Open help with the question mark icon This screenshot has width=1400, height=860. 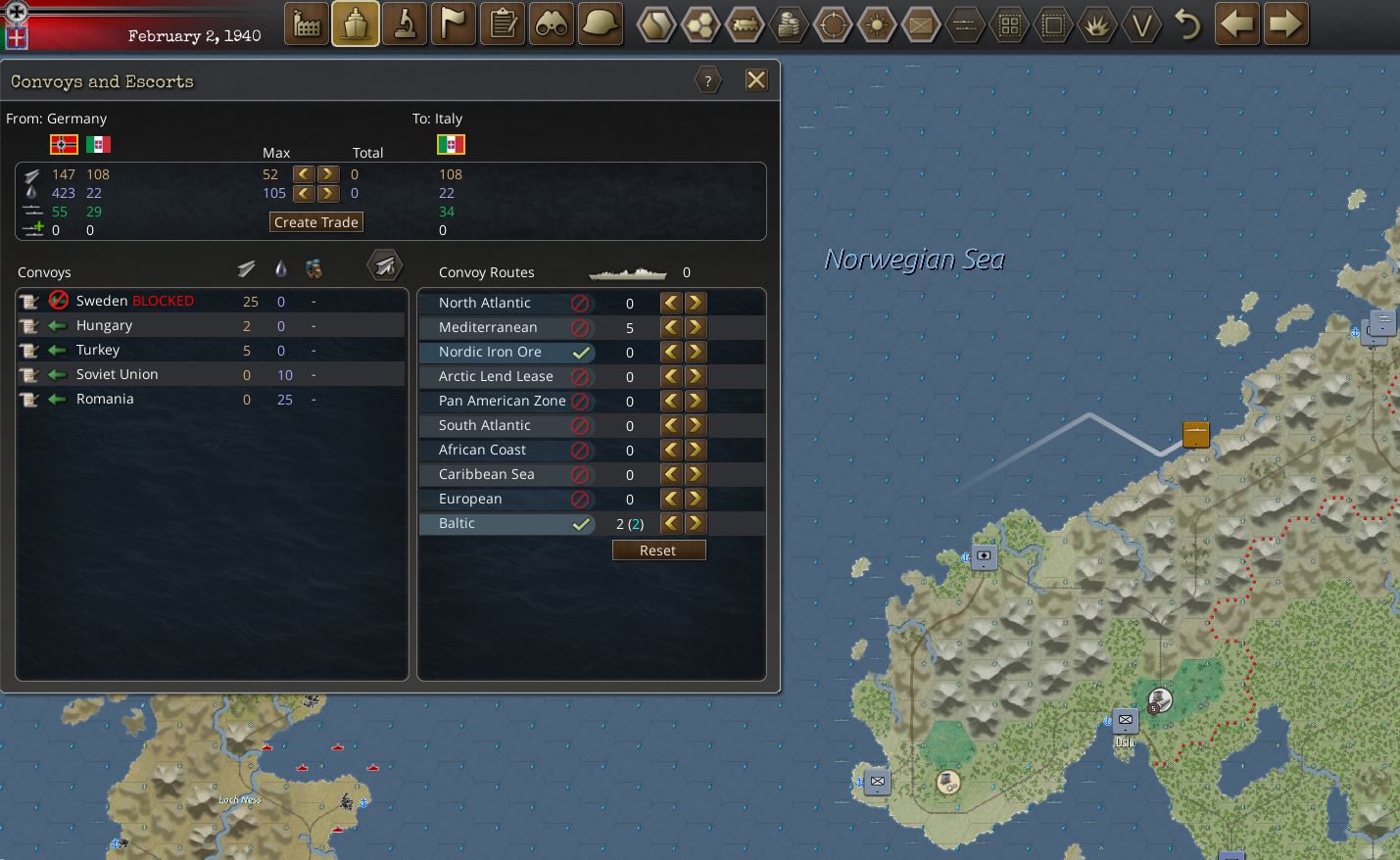tap(708, 79)
